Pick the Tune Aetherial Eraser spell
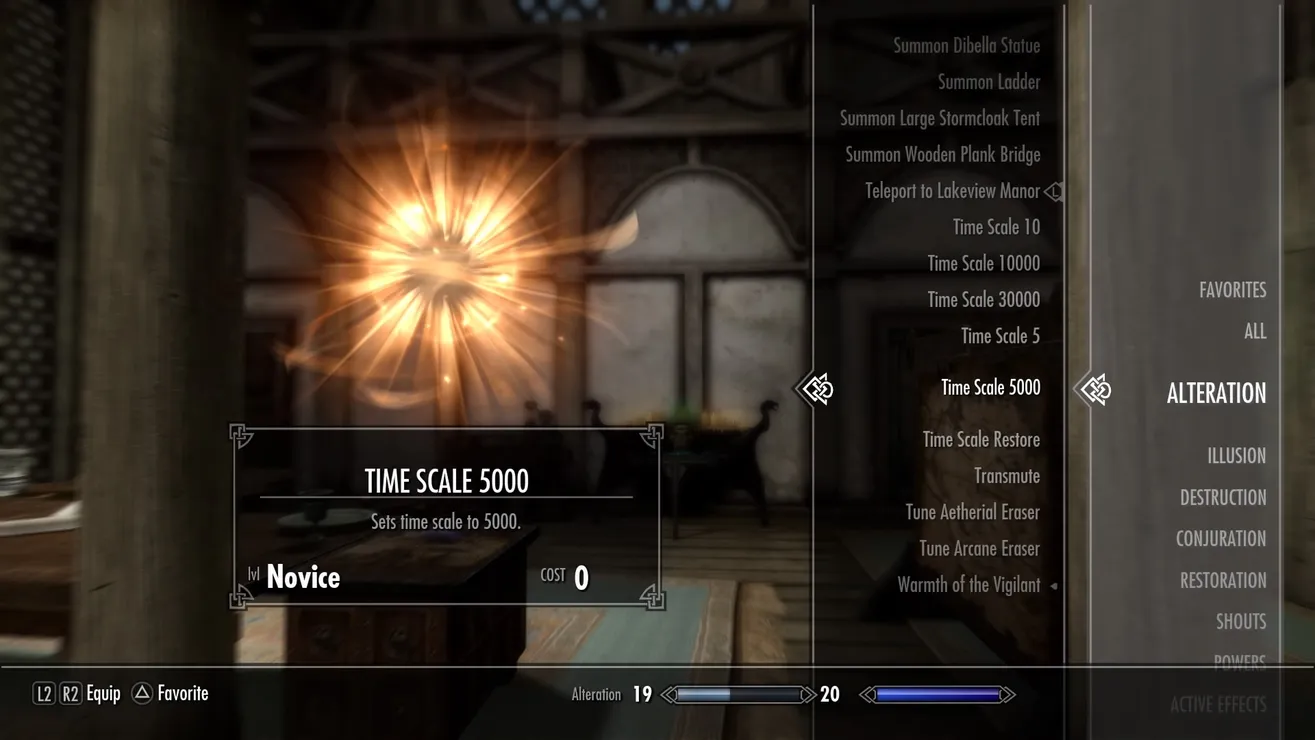The height and width of the screenshot is (740, 1315). tap(972, 512)
